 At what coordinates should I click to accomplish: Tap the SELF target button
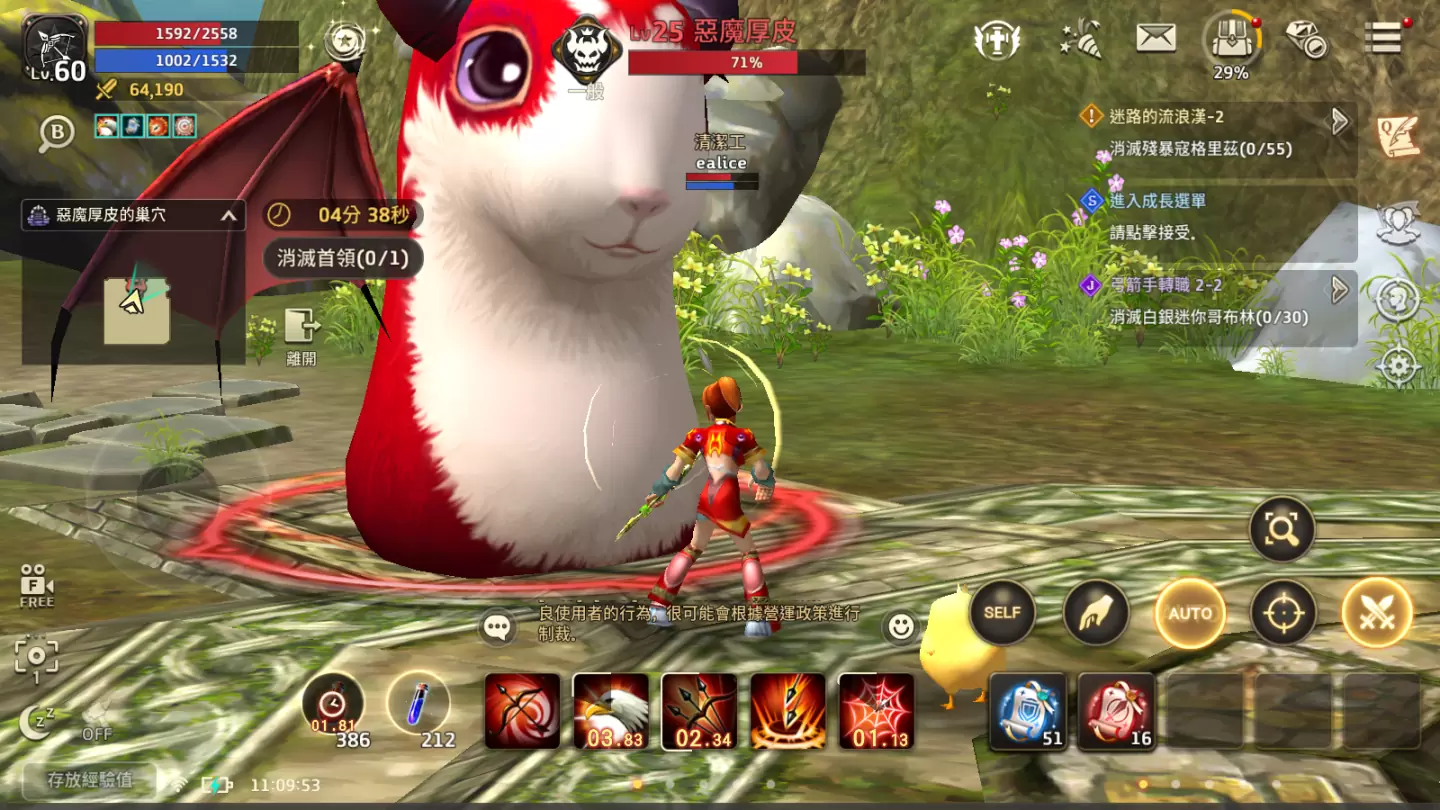point(1002,613)
